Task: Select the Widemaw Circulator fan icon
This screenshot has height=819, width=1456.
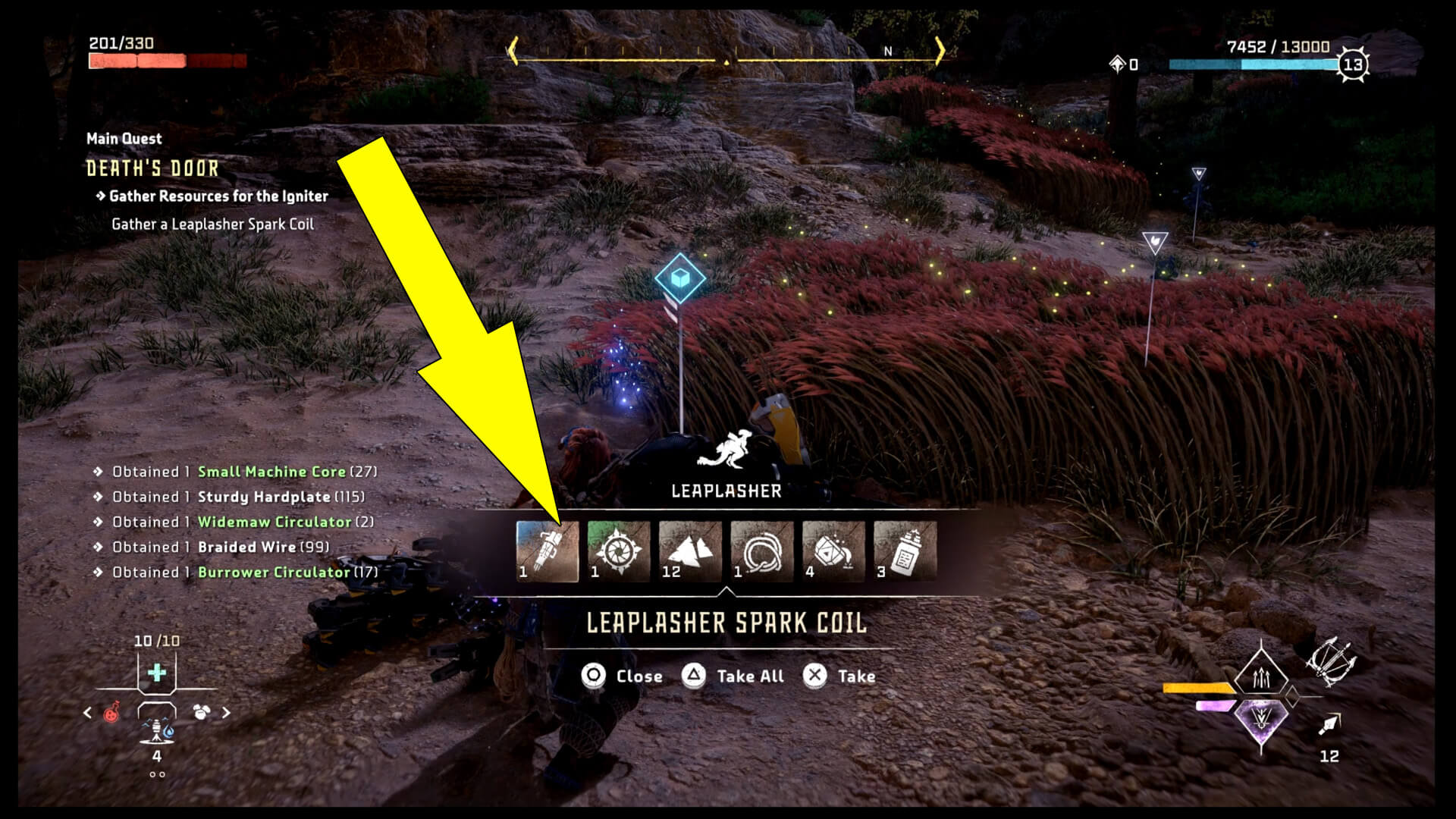Action: click(x=618, y=551)
